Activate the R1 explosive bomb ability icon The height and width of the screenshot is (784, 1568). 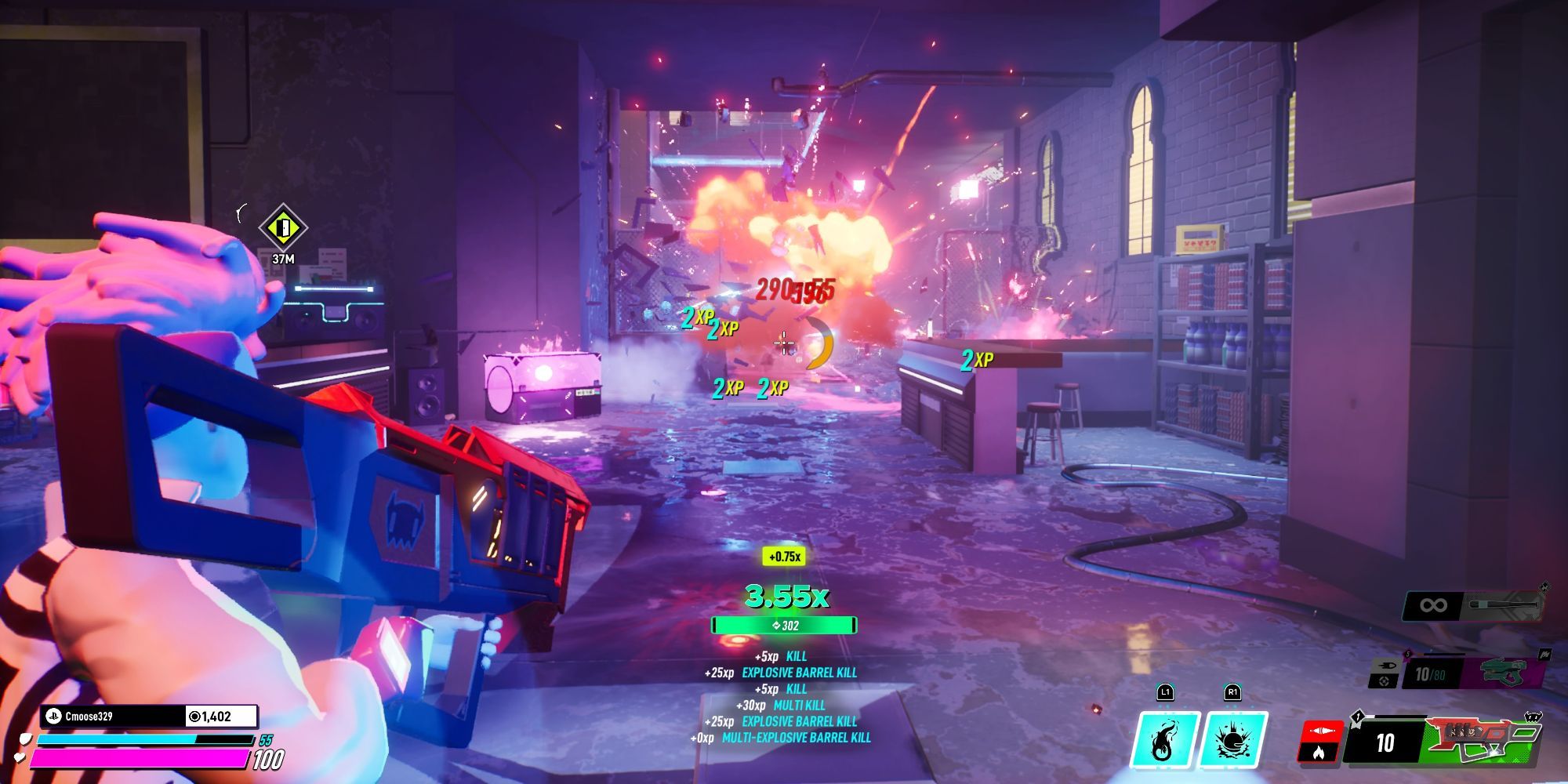click(1232, 739)
